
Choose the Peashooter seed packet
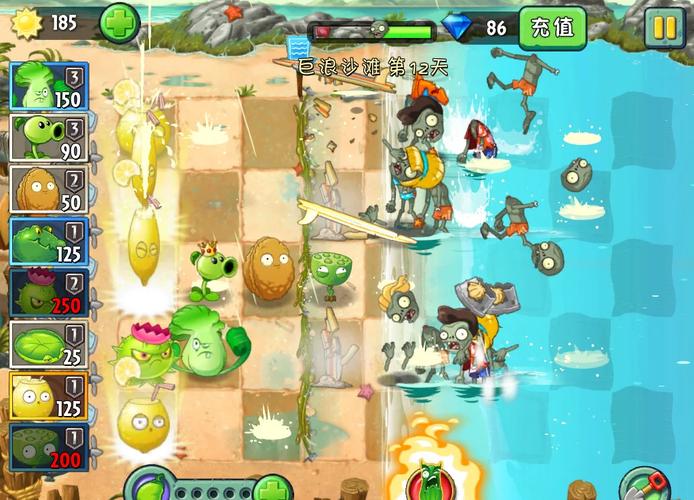pyautogui.click(x=50, y=138)
